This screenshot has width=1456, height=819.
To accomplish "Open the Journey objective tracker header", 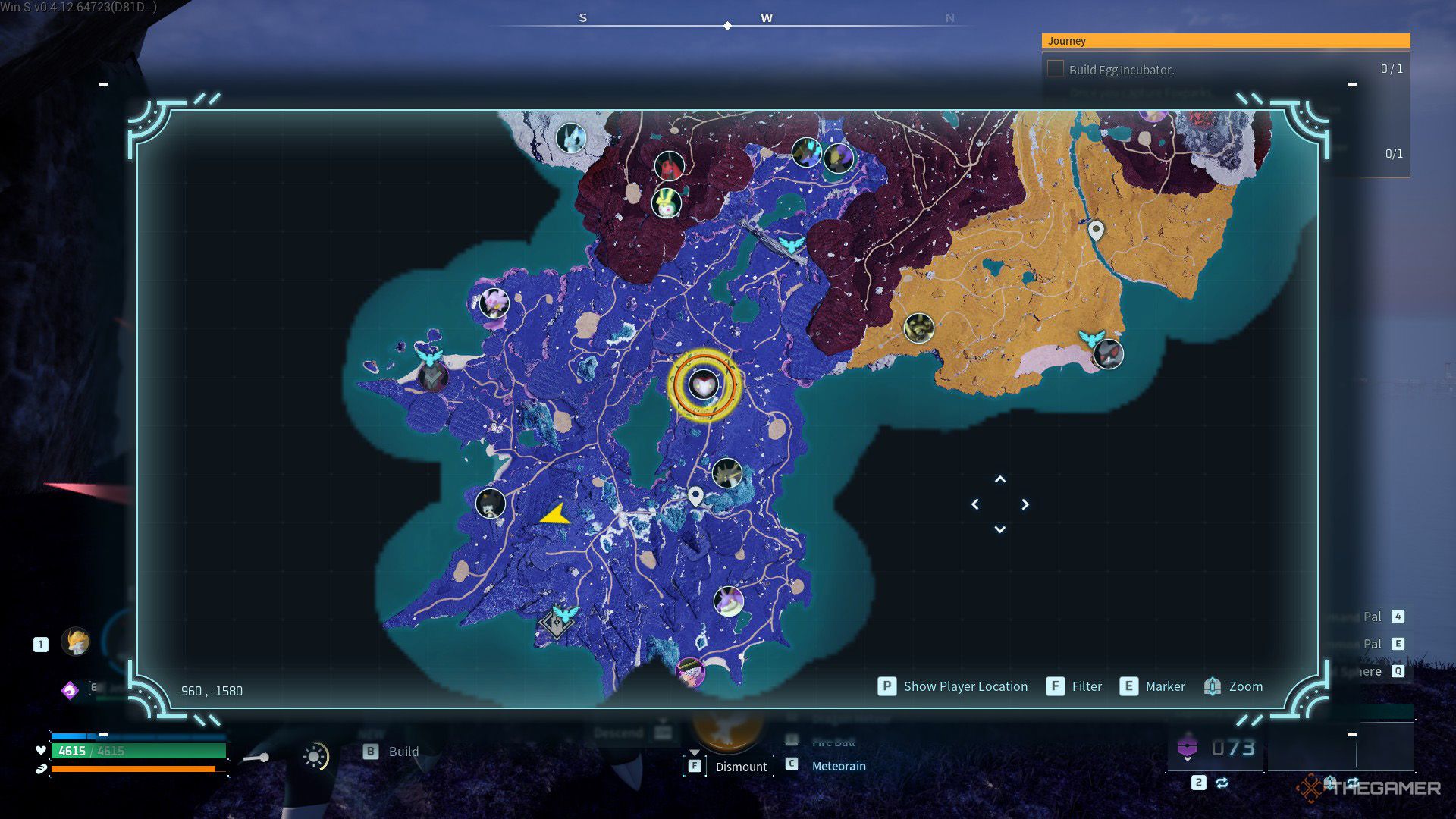I will coord(1225,41).
